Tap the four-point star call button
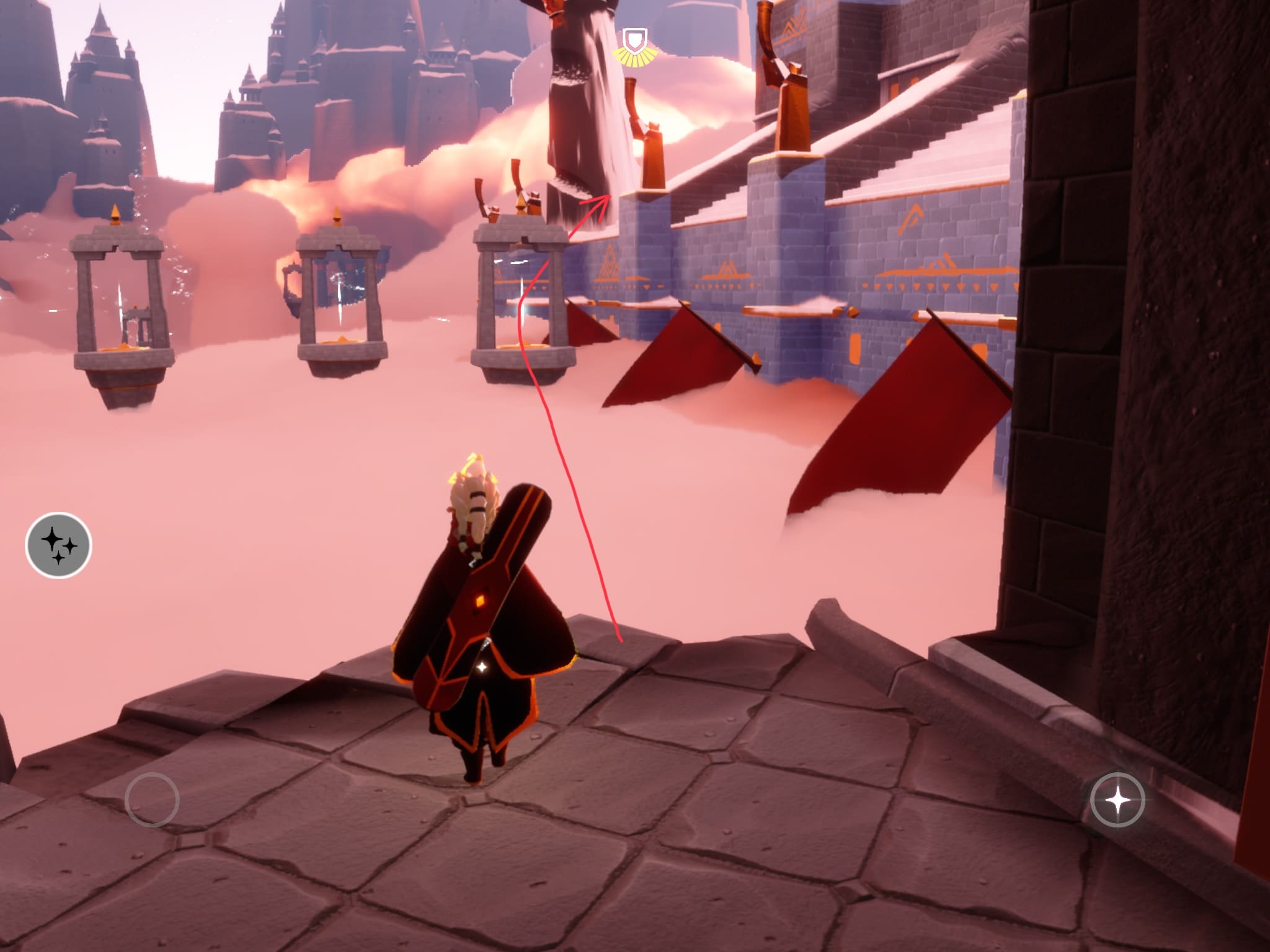The image size is (1270, 952). coord(1117,800)
